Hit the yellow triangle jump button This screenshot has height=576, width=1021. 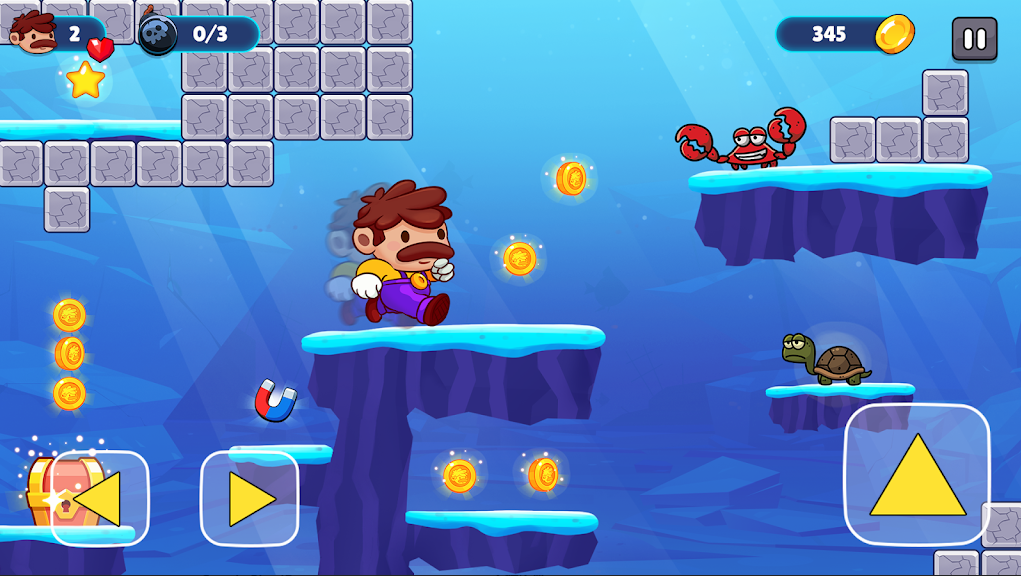[917, 475]
